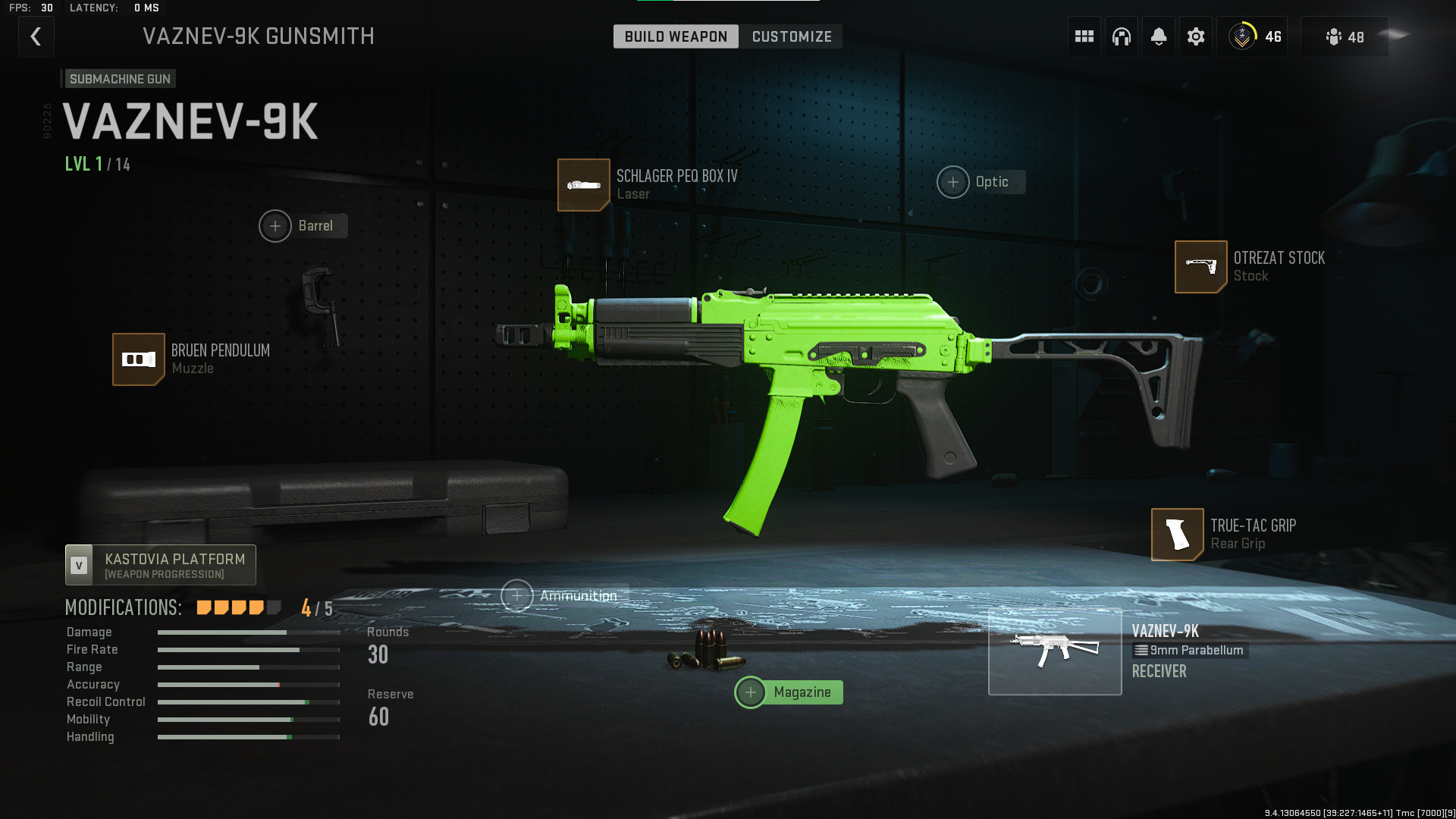Screen dimensions: 1456x819
Task: Select the Otrezat Stock slot
Action: [1200, 267]
